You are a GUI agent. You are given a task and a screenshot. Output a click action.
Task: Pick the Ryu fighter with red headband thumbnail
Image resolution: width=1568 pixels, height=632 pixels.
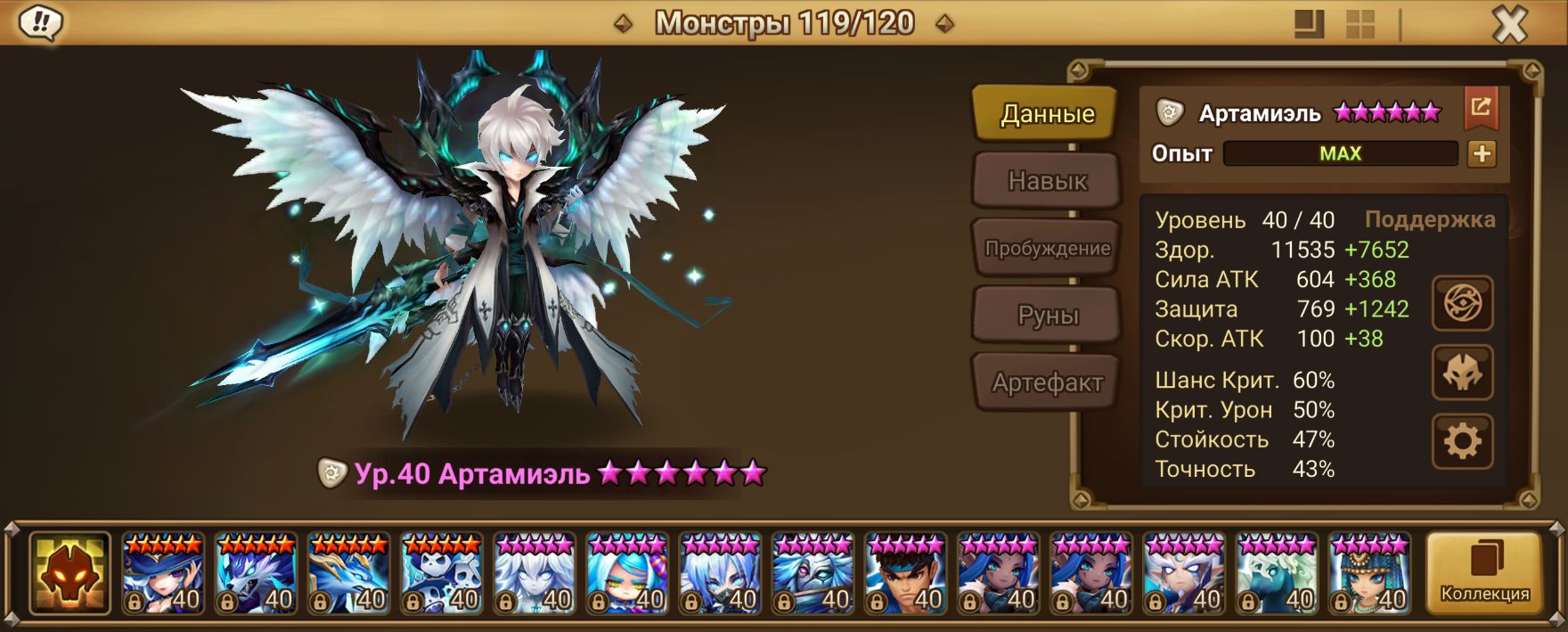(905, 573)
